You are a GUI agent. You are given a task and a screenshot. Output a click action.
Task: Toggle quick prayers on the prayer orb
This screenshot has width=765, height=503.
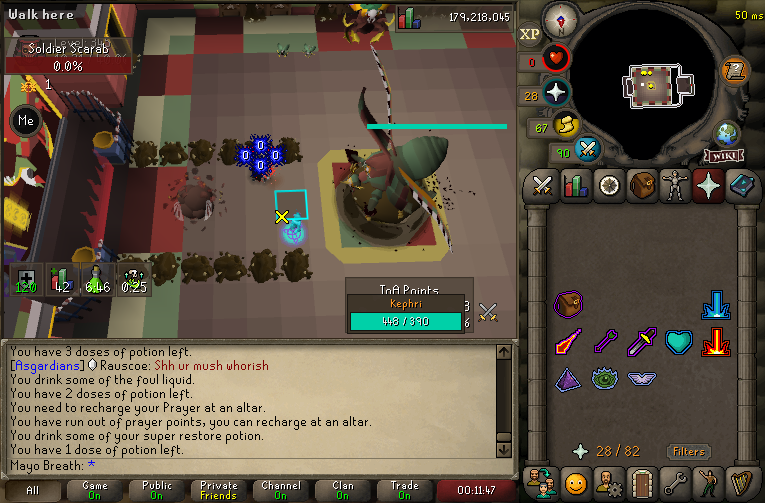(557, 93)
